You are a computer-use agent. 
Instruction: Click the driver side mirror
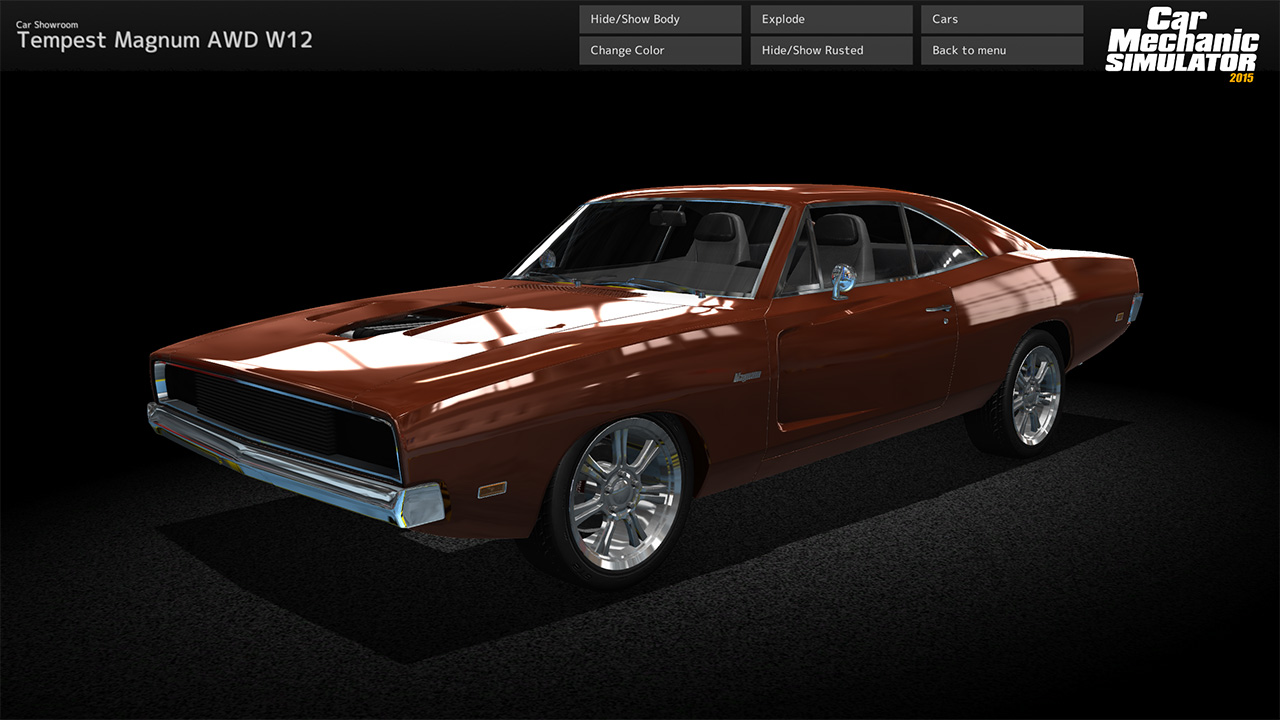pyautogui.click(x=843, y=278)
